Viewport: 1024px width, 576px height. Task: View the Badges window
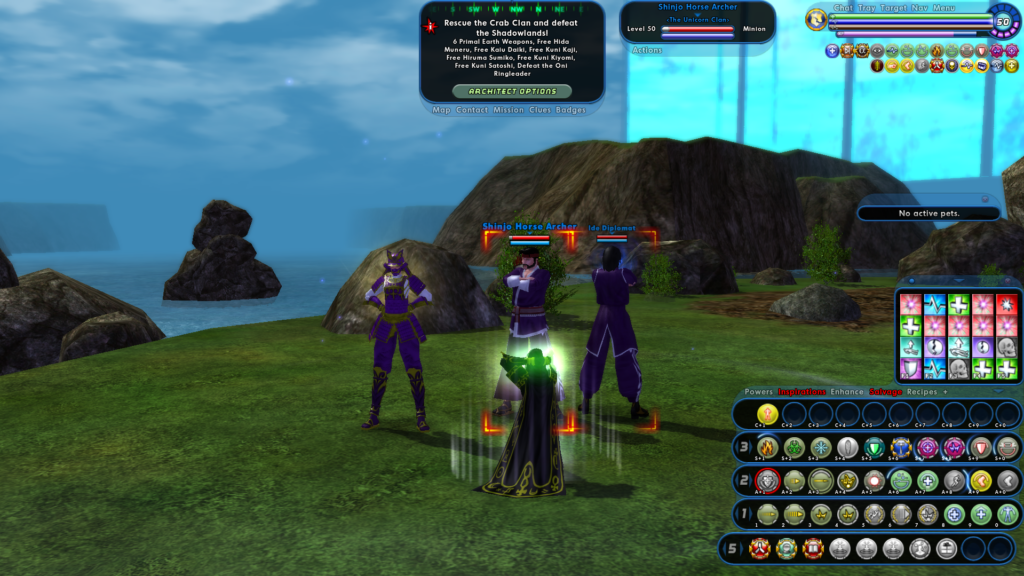[571, 110]
